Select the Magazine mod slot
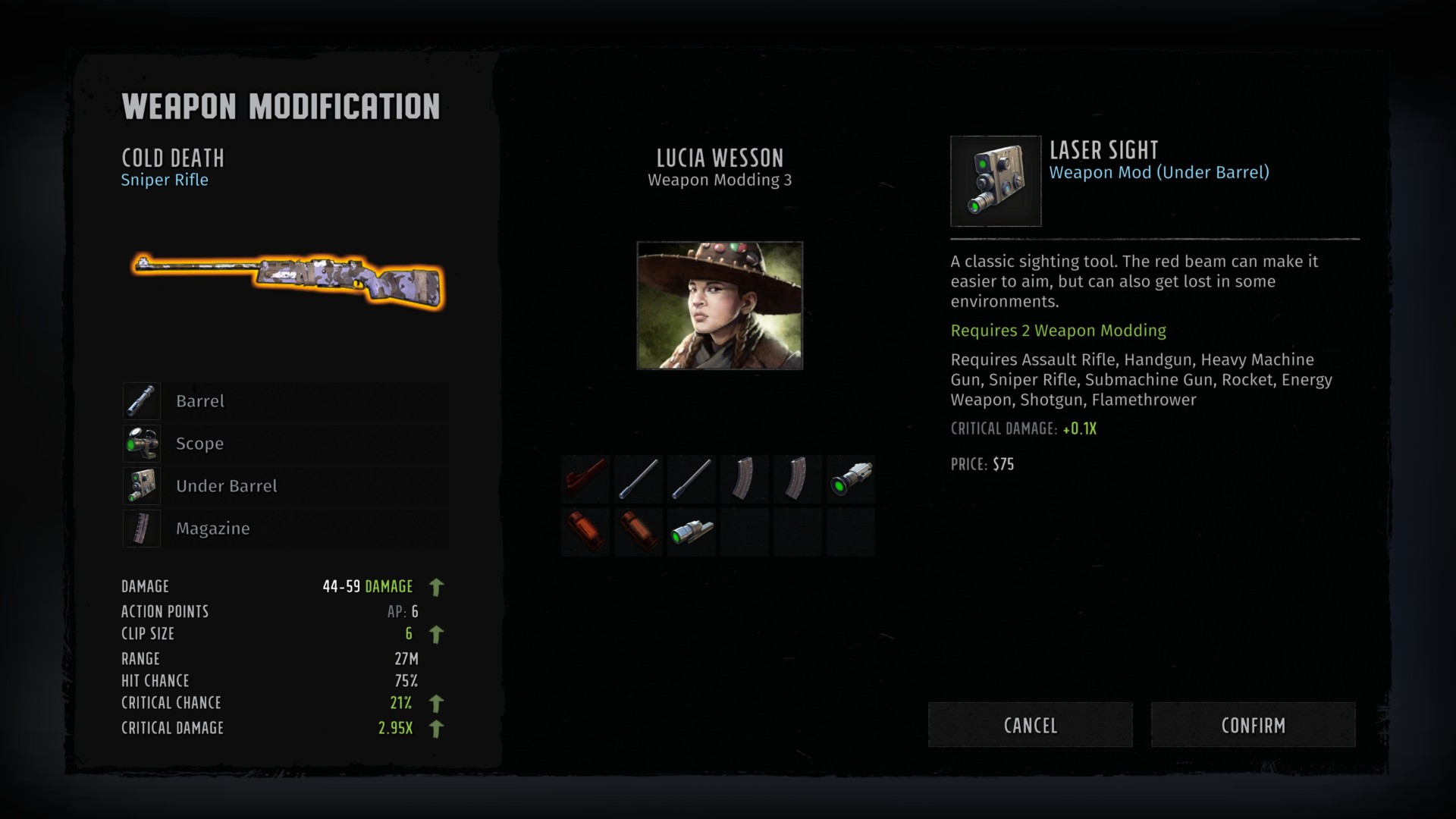 tap(285, 529)
